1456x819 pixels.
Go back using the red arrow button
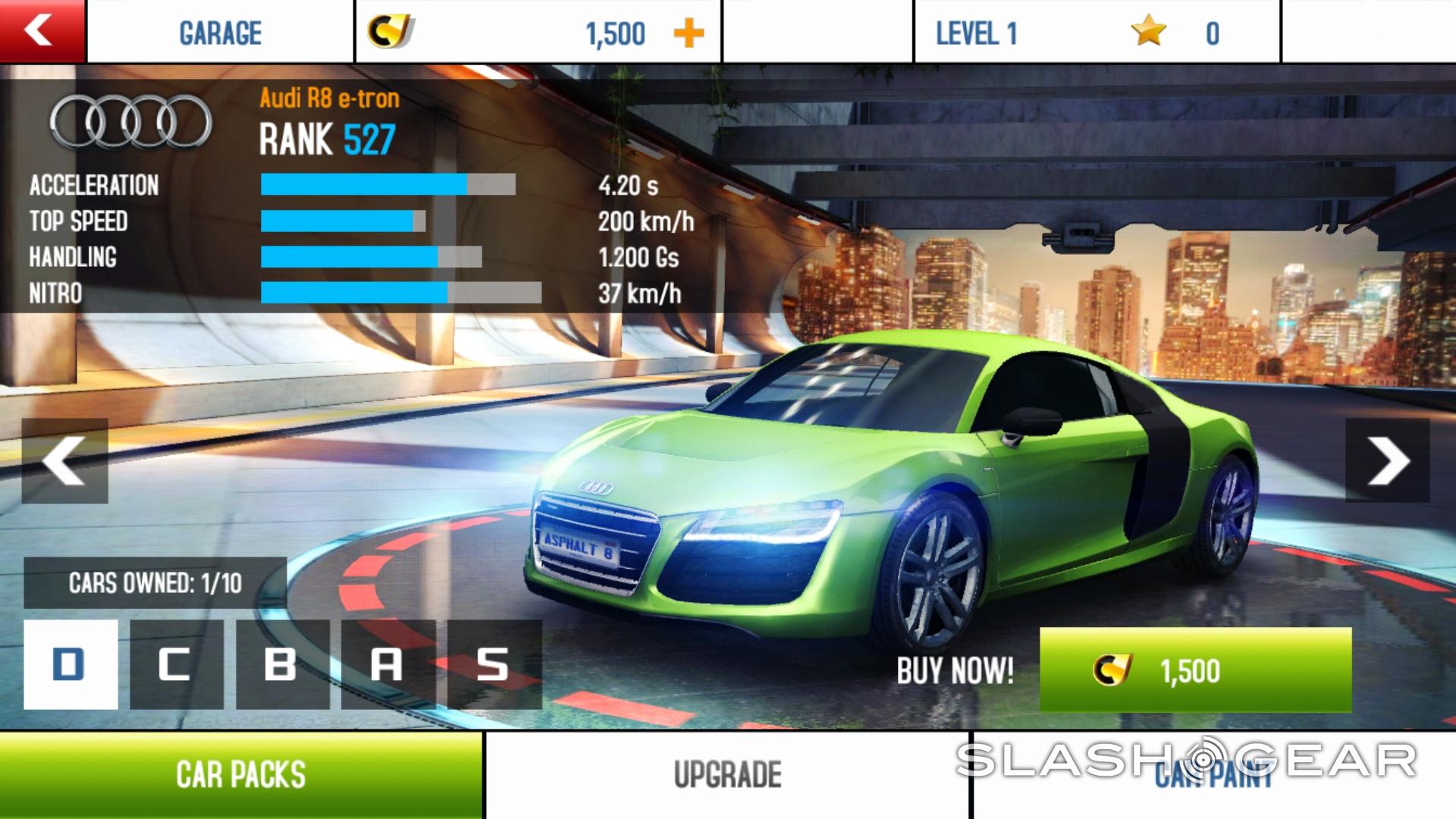coord(42,31)
